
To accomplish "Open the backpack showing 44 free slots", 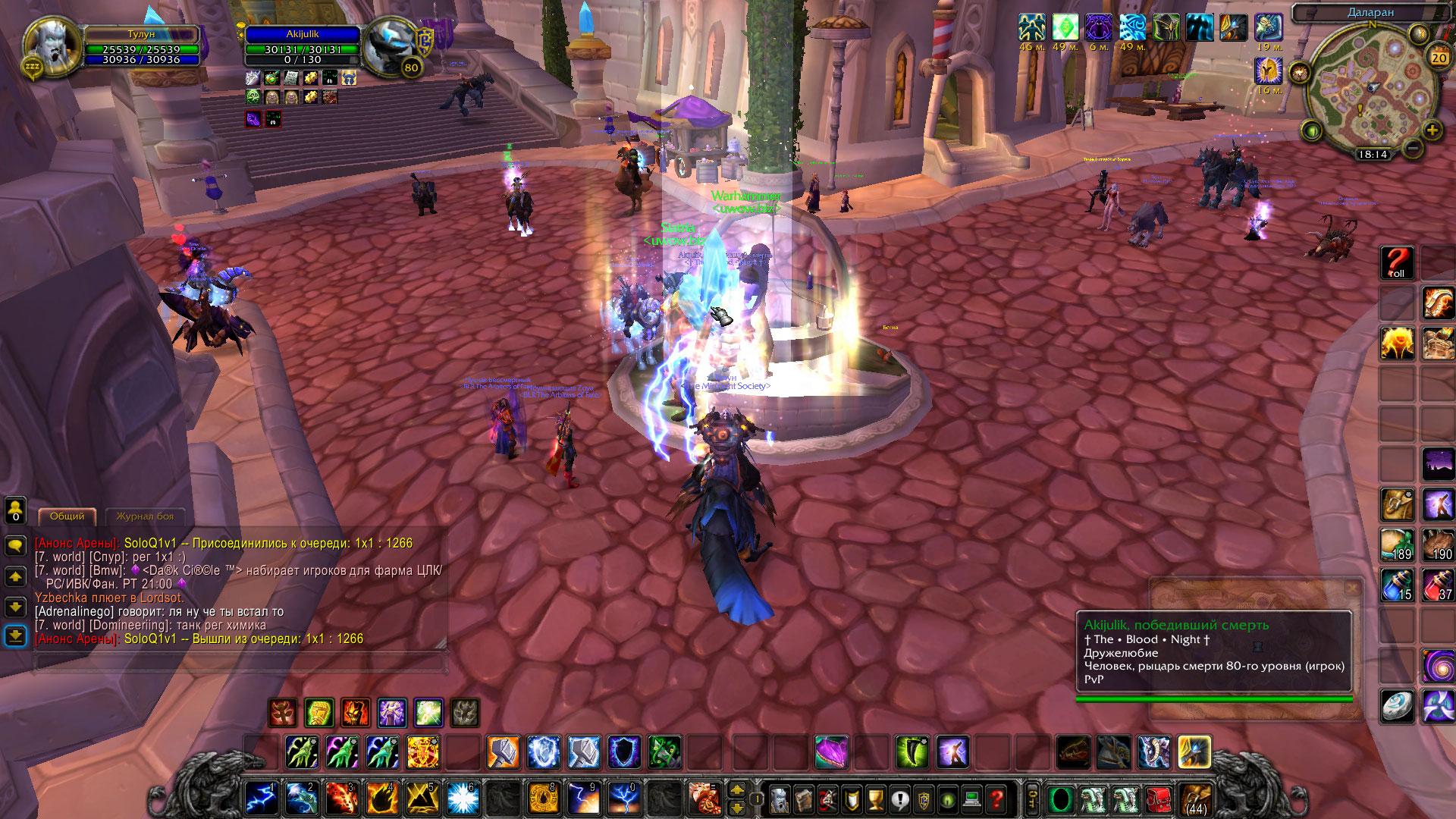I will click(1196, 799).
